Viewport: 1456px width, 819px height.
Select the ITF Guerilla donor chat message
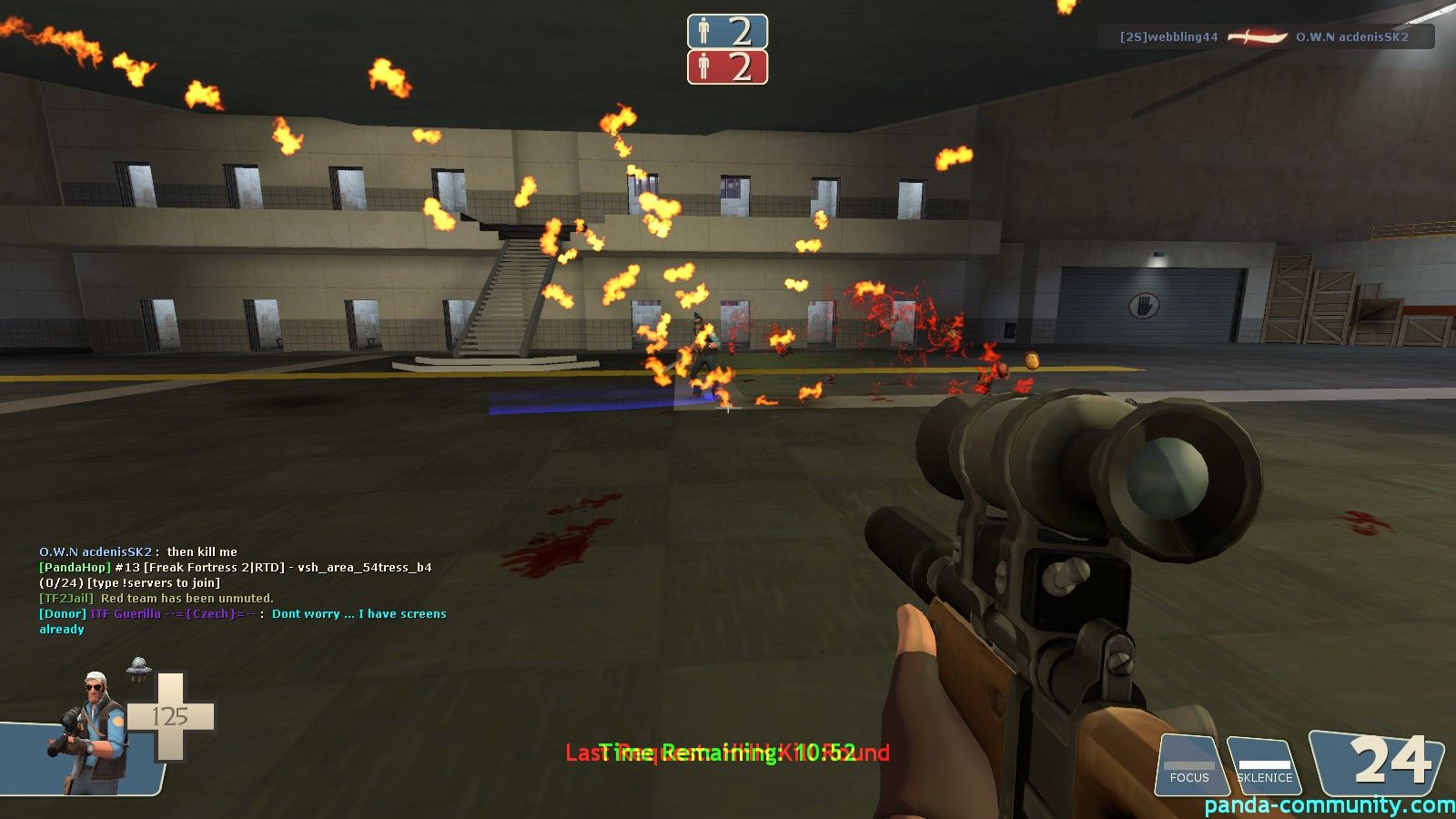coord(242,621)
